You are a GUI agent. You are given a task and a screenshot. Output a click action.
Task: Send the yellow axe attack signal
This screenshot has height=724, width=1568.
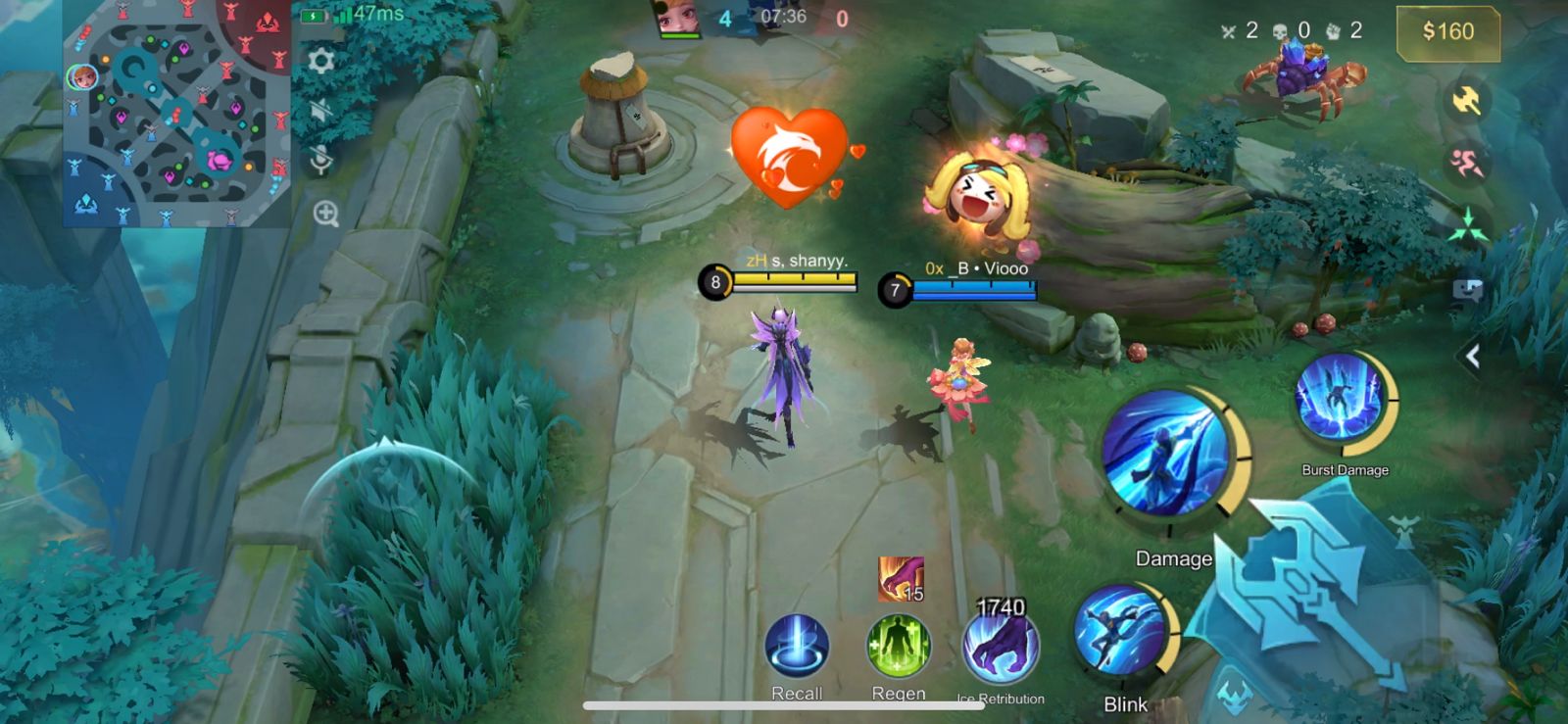(1466, 100)
